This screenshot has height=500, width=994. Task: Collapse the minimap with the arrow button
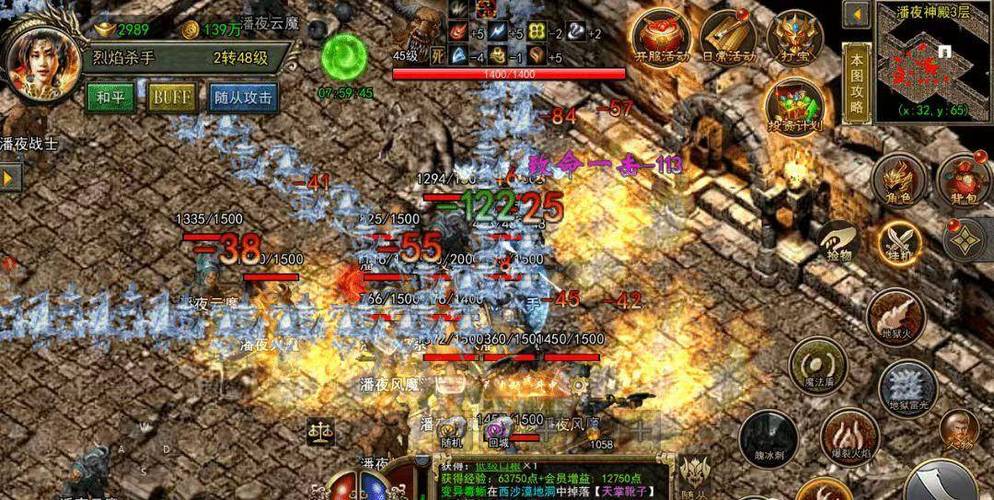[856, 15]
